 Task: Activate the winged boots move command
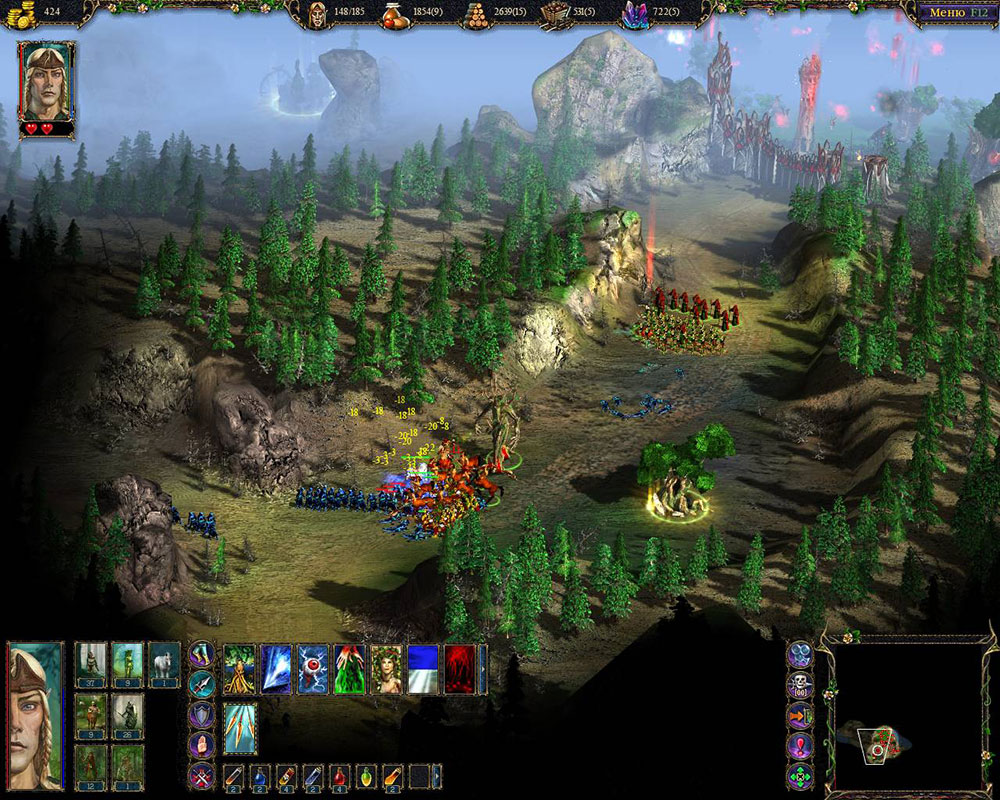tap(202, 655)
